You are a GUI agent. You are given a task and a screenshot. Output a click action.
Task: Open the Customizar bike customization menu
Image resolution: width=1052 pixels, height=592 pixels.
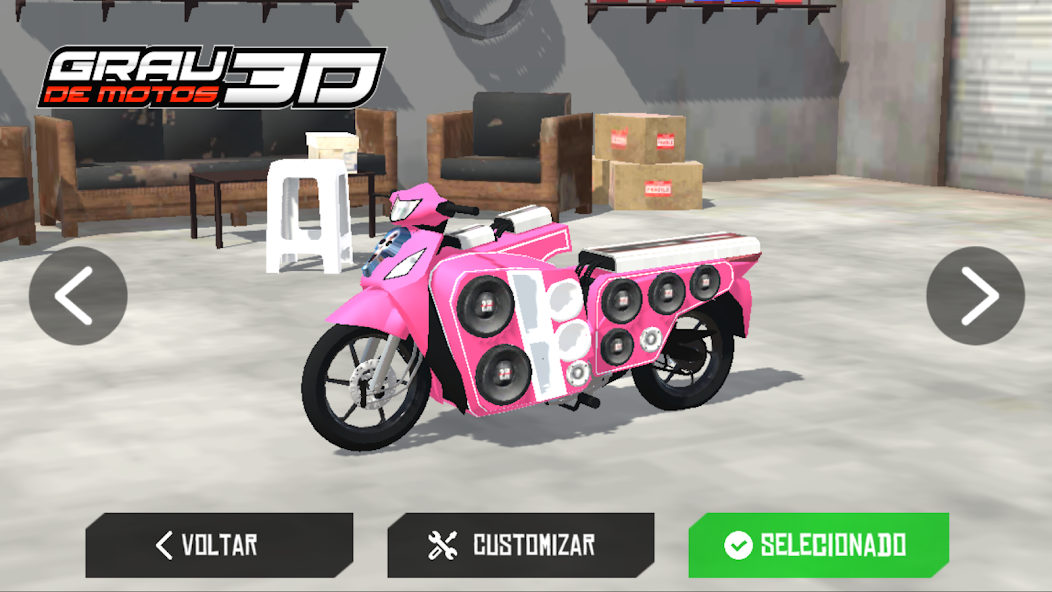click(x=521, y=545)
